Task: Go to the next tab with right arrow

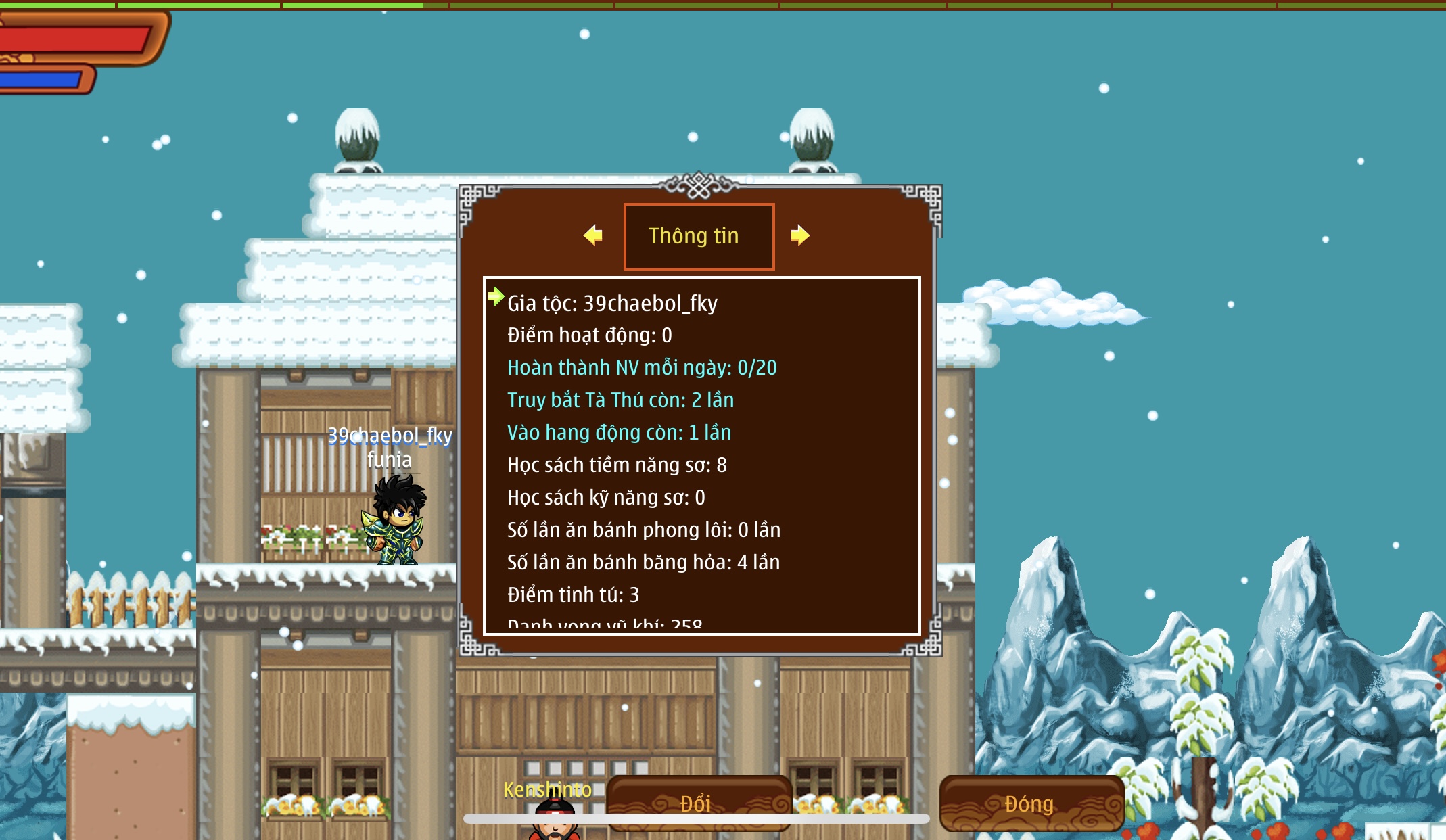Action: [x=800, y=235]
